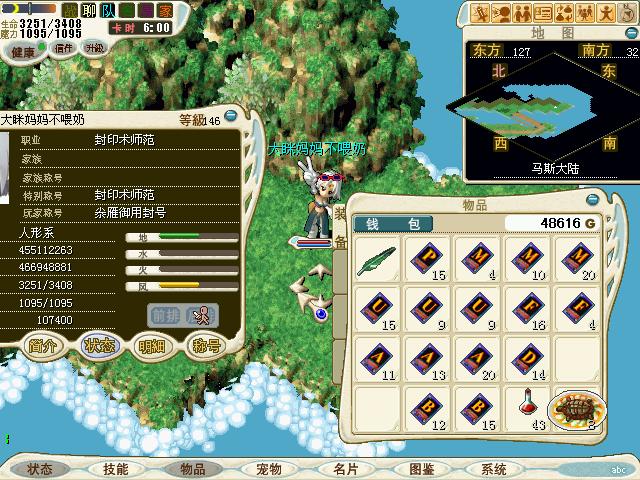Open the 技能 skills menu

115,468
